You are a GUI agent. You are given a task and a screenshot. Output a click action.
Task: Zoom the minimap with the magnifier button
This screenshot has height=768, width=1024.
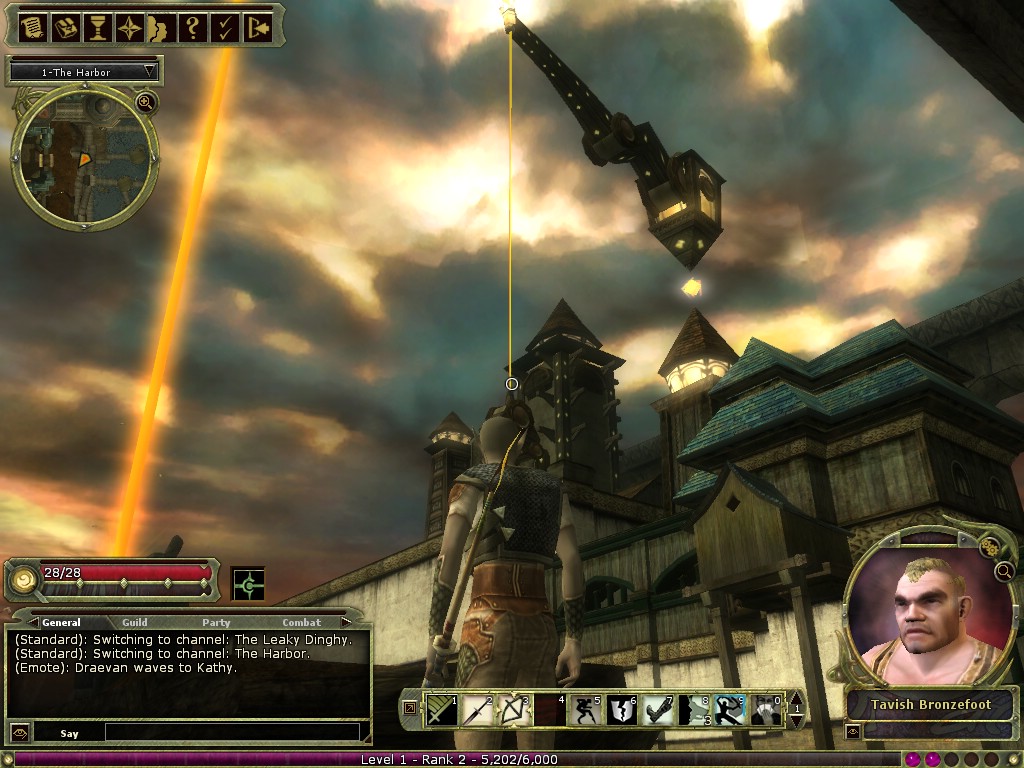[x=146, y=102]
